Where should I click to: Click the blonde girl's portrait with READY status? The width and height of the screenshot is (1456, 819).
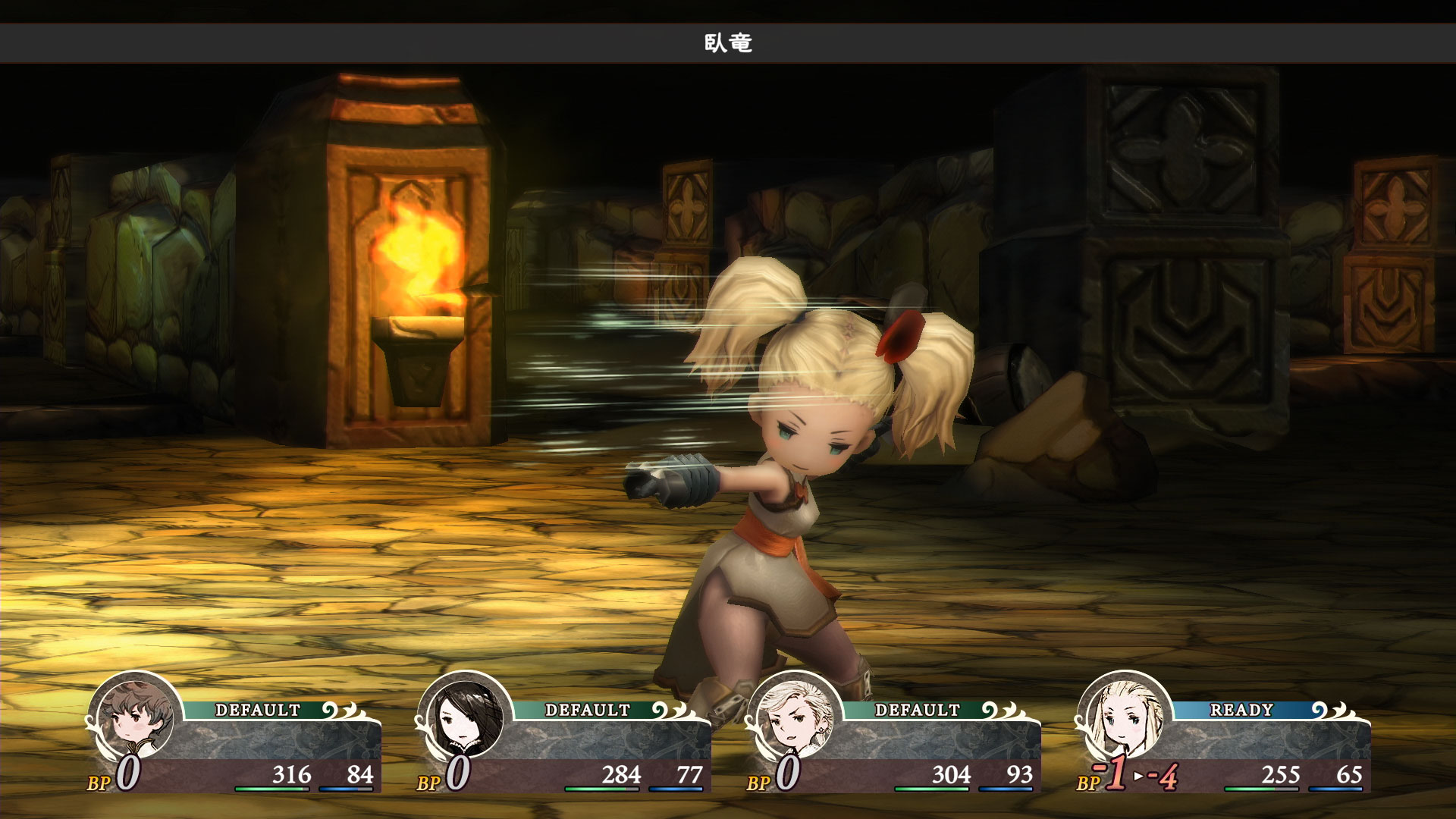tap(1124, 717)
